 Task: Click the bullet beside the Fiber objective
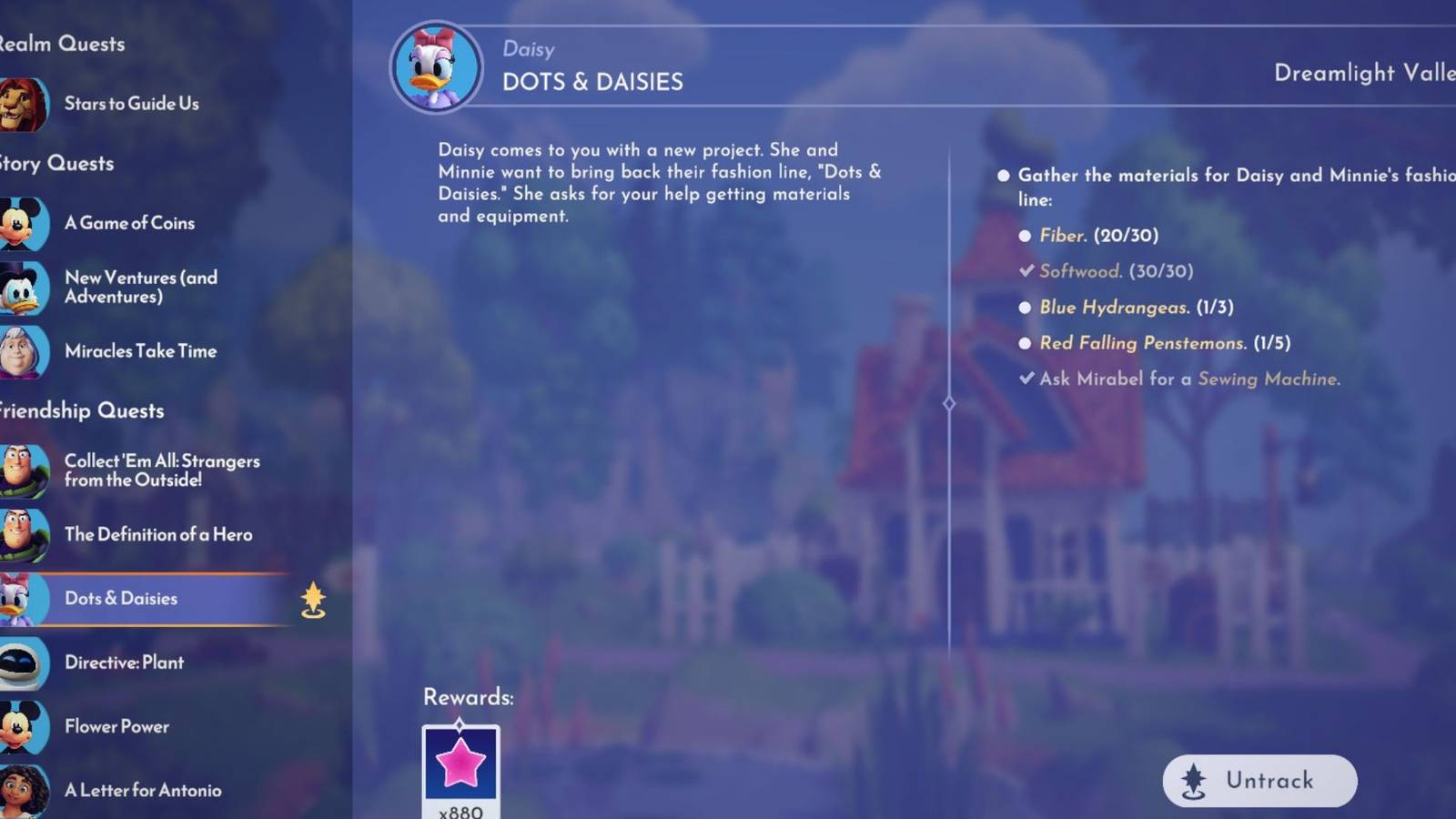[x=1026, y=235]
